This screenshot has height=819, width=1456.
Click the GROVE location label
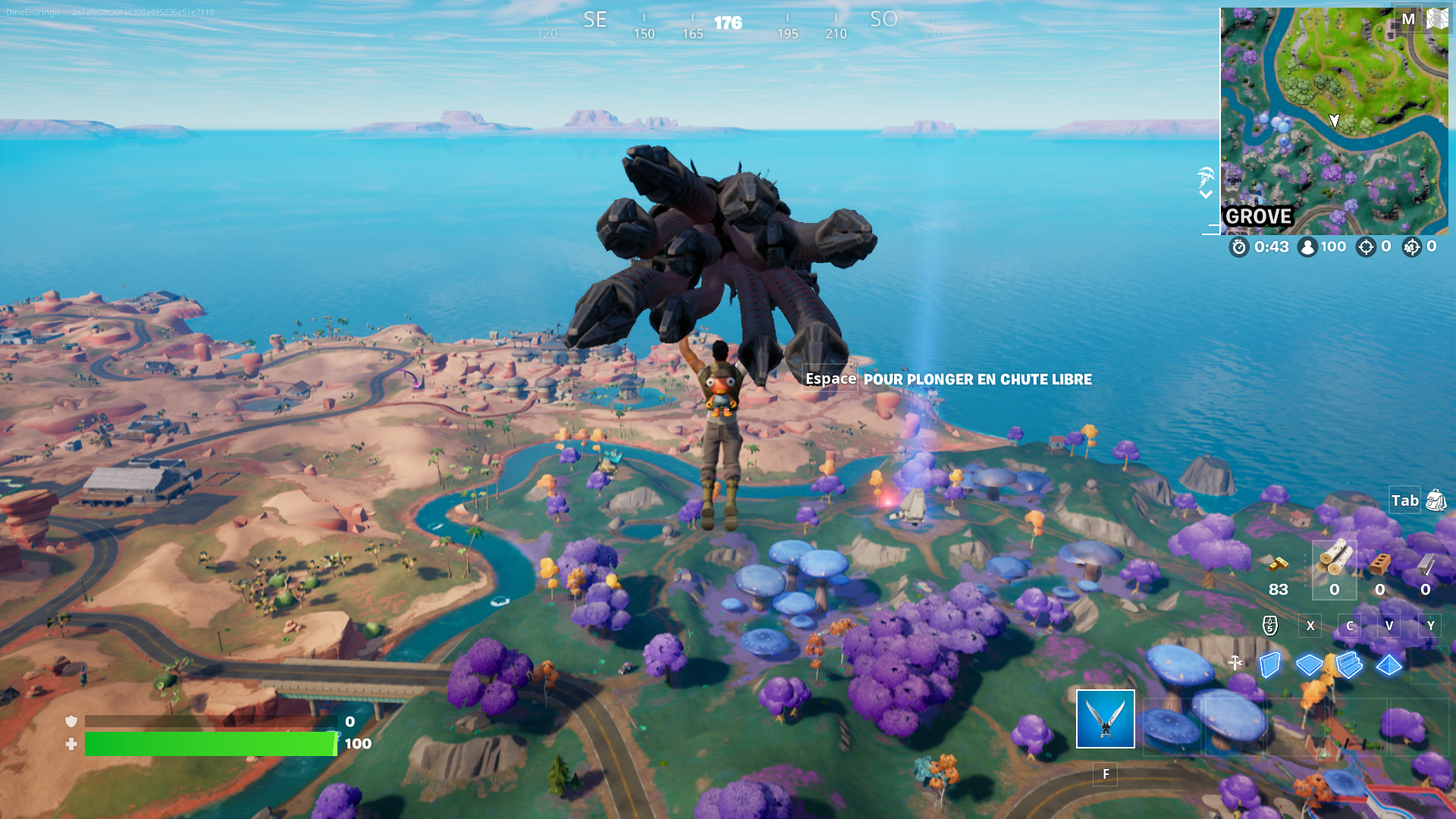point(1259,216)
